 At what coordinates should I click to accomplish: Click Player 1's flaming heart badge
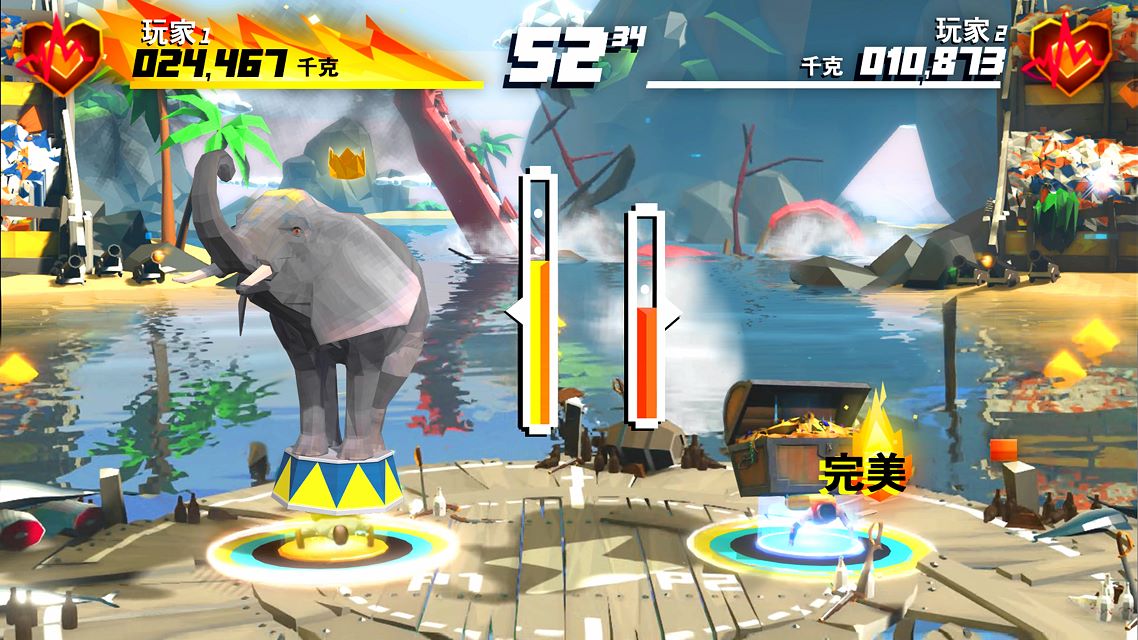click(x=61, y=53)
